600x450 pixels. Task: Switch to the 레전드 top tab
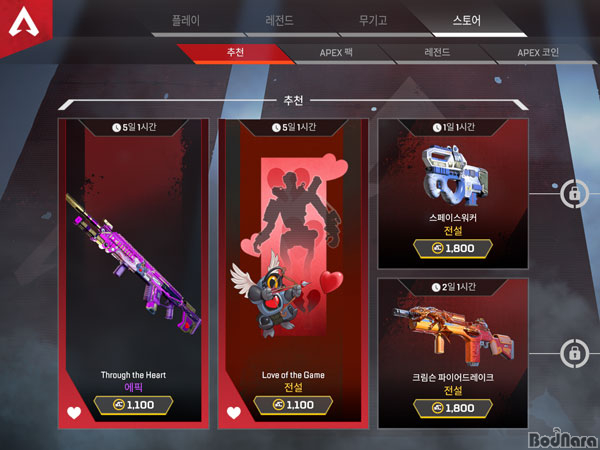(279, 20)
